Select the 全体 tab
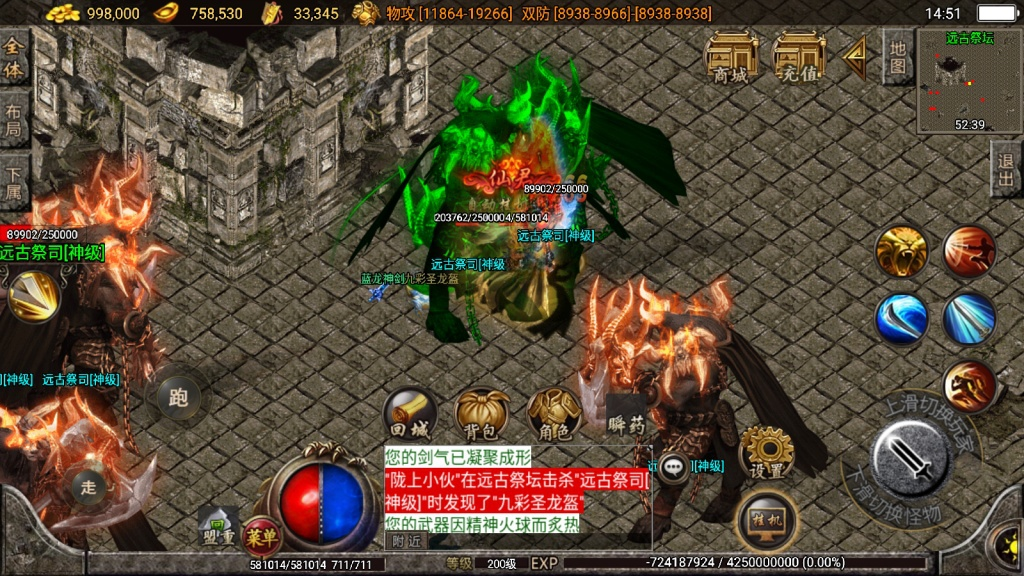 coord(14,60)
